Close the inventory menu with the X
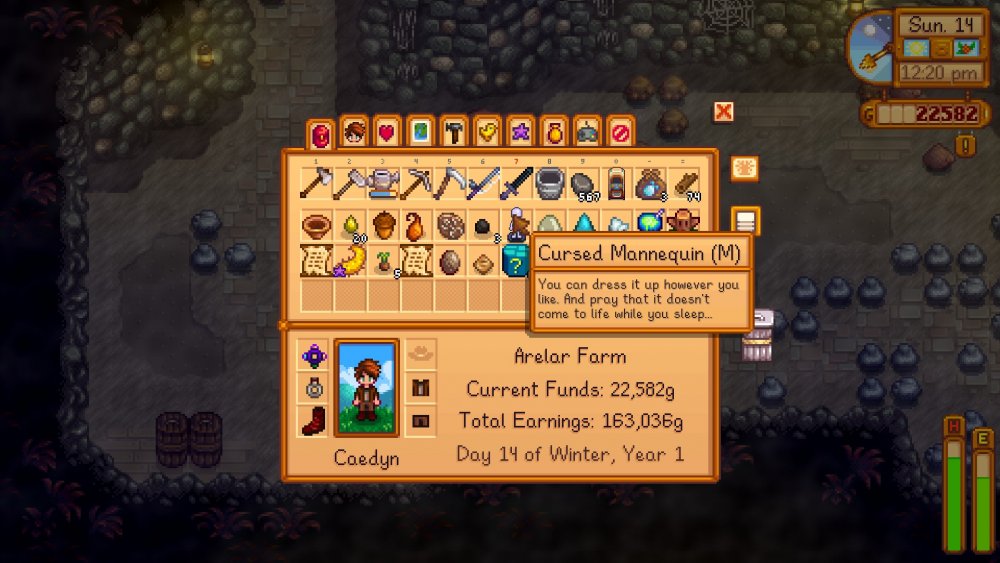Image resolution: width=1000 pixels, height=563 pixels. pyautogui.click(x=723, y=112)
